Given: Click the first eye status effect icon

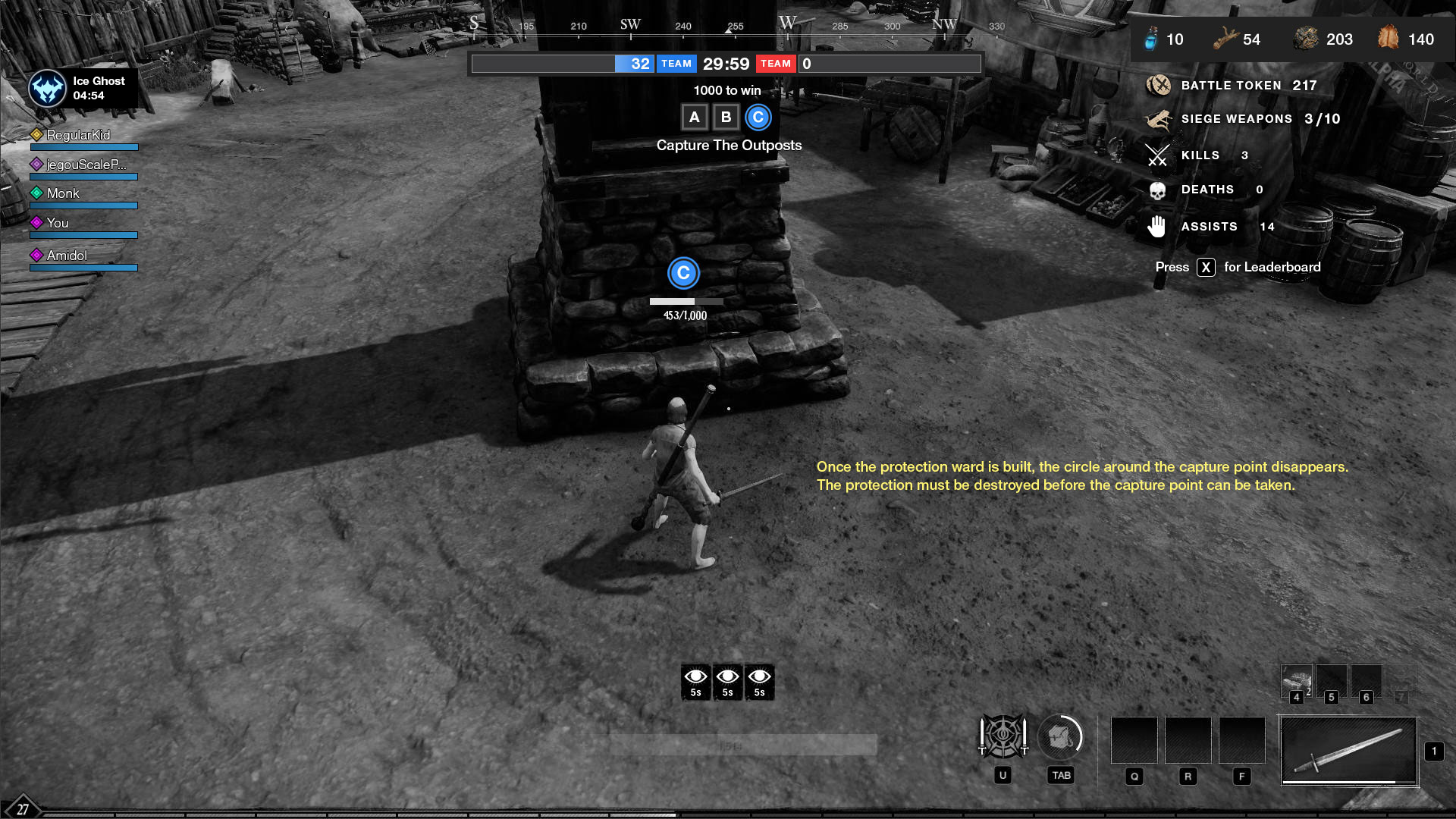Looking at the screenshot, I should pos(695,681).
